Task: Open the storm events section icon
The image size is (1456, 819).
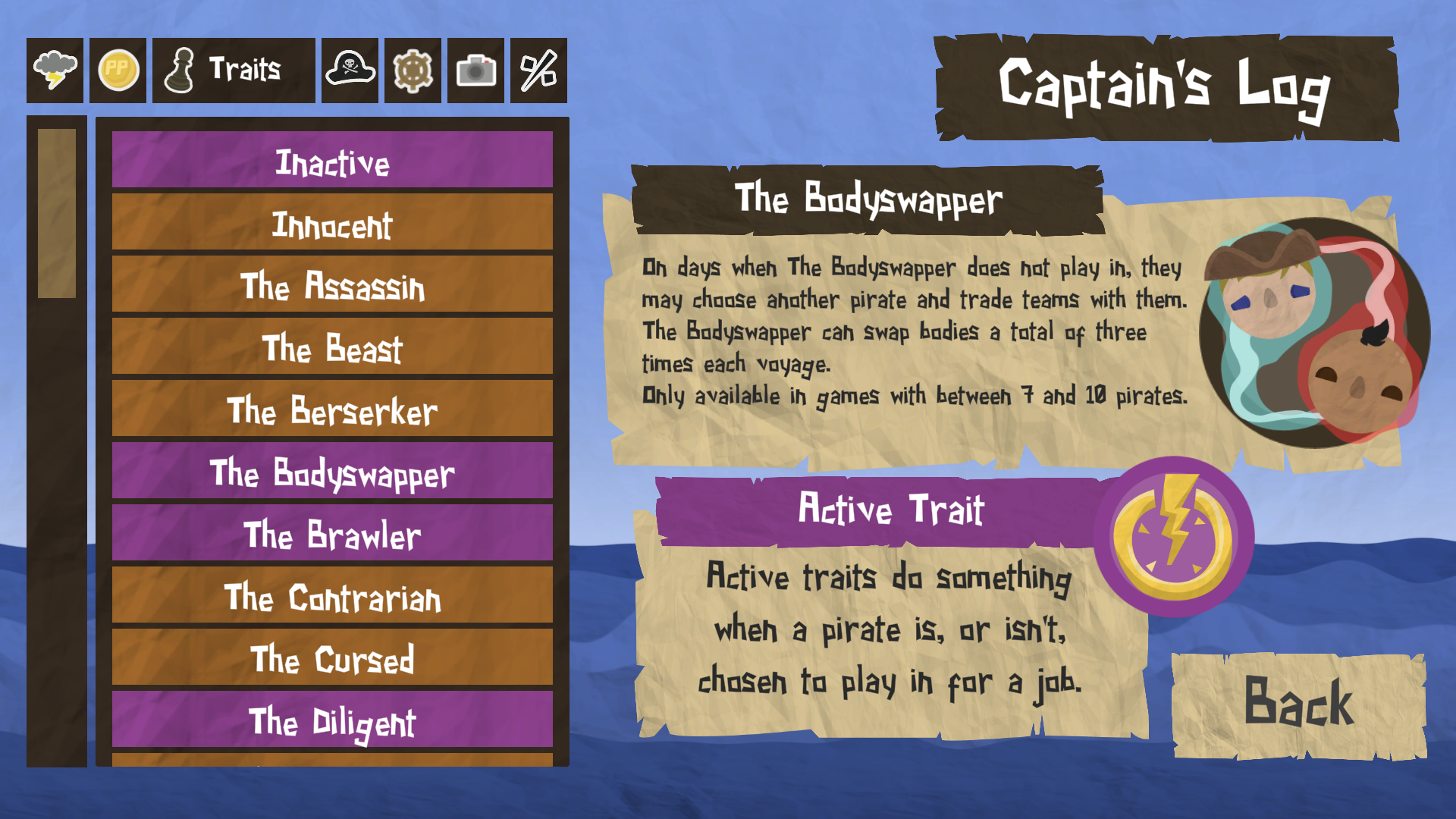Action: click(54, 71)
